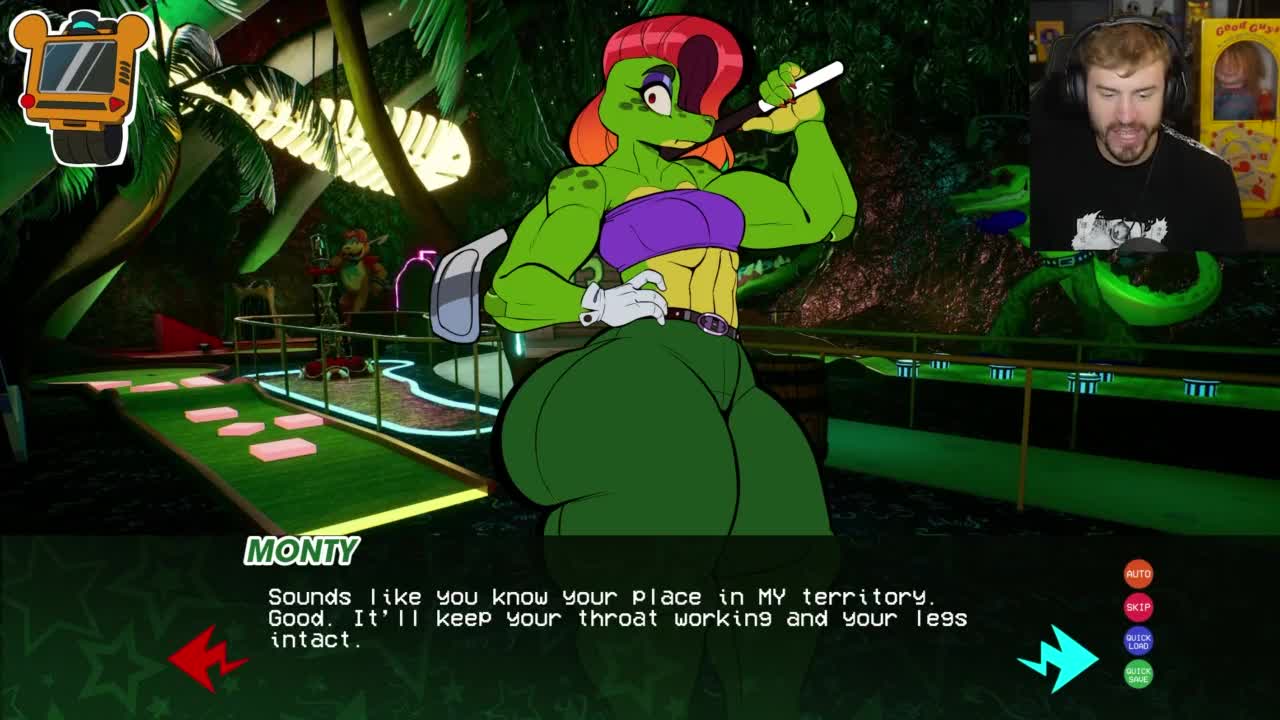Advance dialogue with the cyan lightning arrow
The height and width of the screenshot is (720, 1280).
pyautogui.click(x=1060, y=657)
